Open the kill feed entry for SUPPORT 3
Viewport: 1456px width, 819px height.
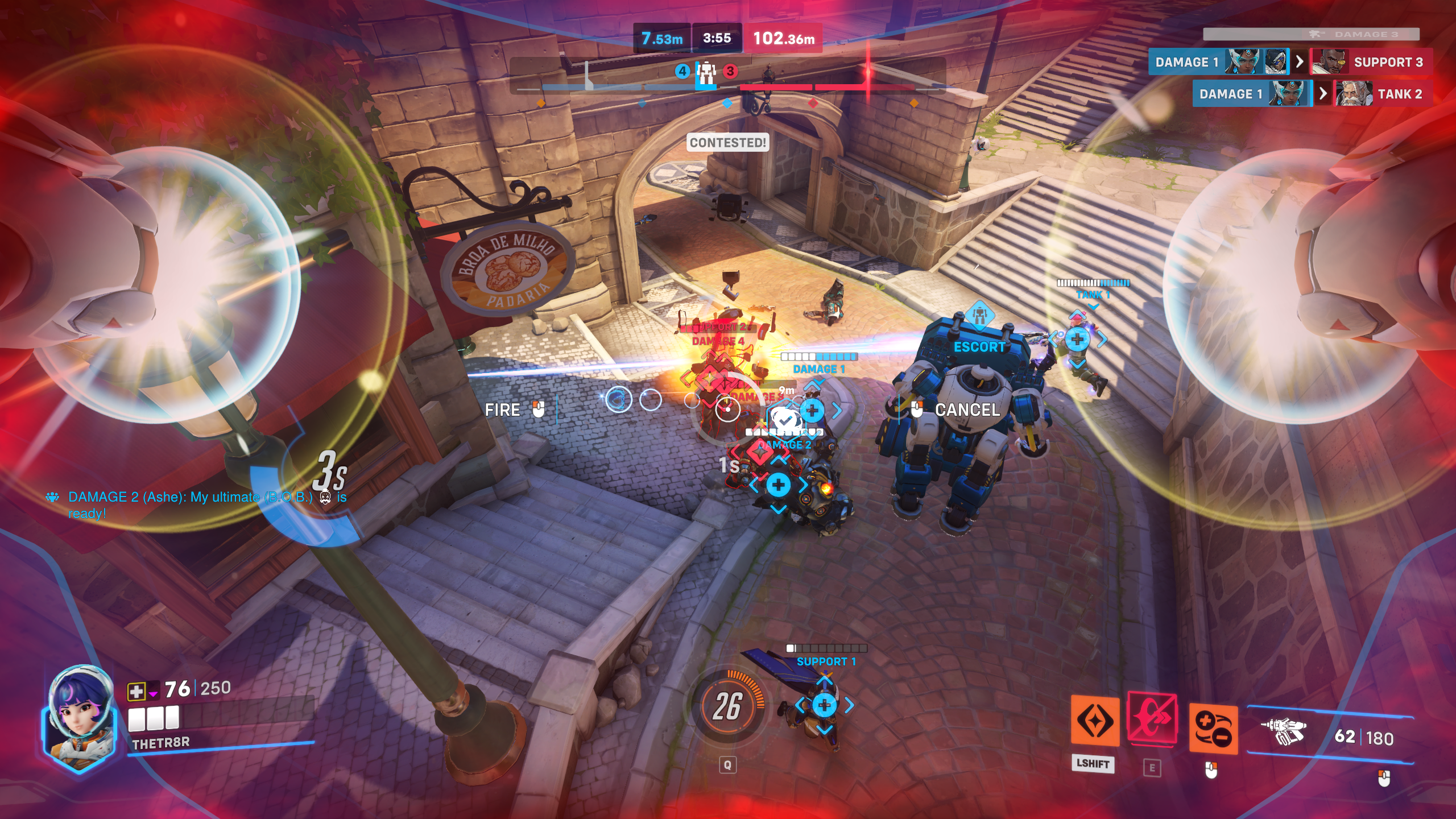point(1371,62)
